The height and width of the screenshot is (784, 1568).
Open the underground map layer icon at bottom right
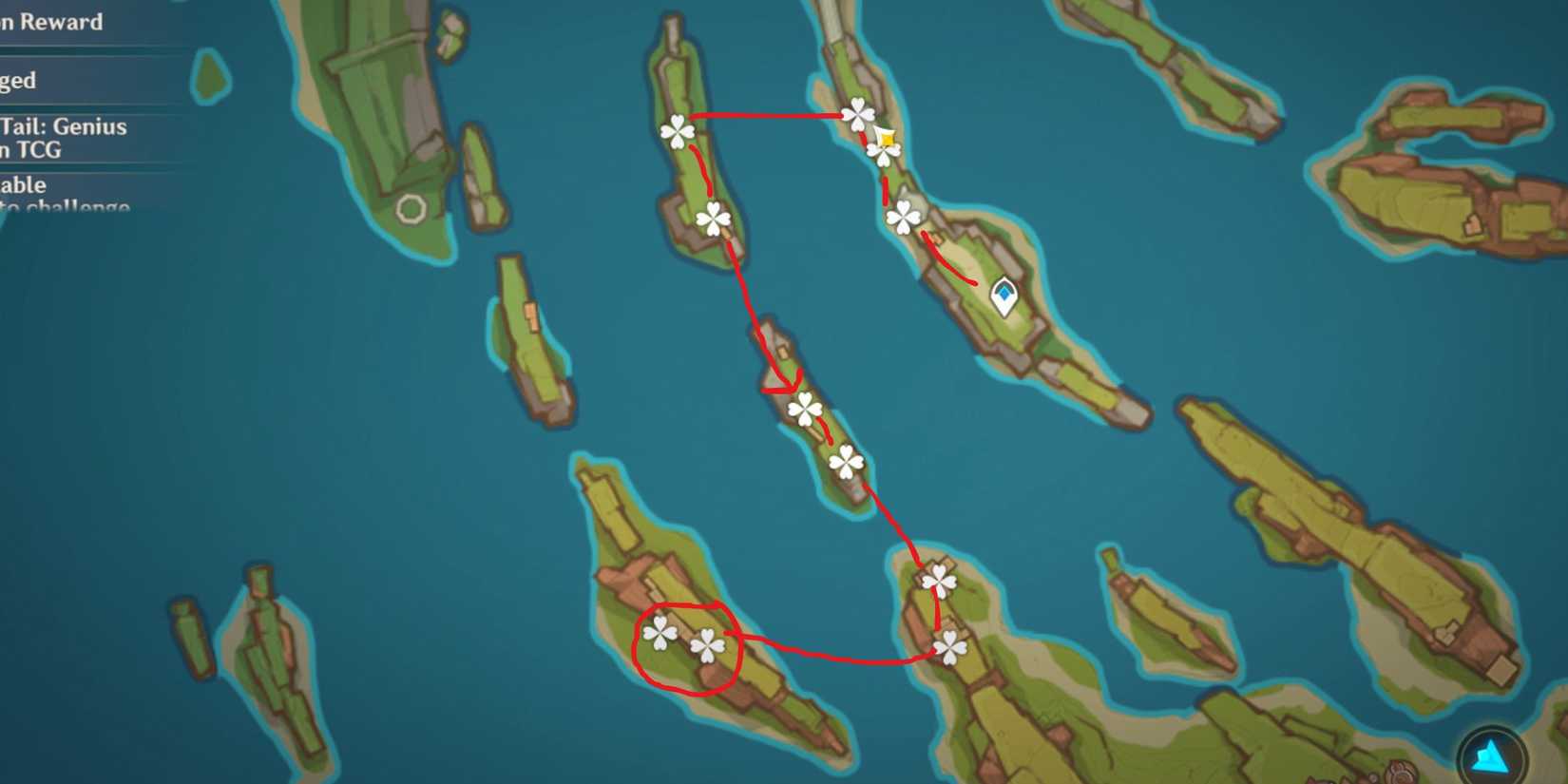1488,754
